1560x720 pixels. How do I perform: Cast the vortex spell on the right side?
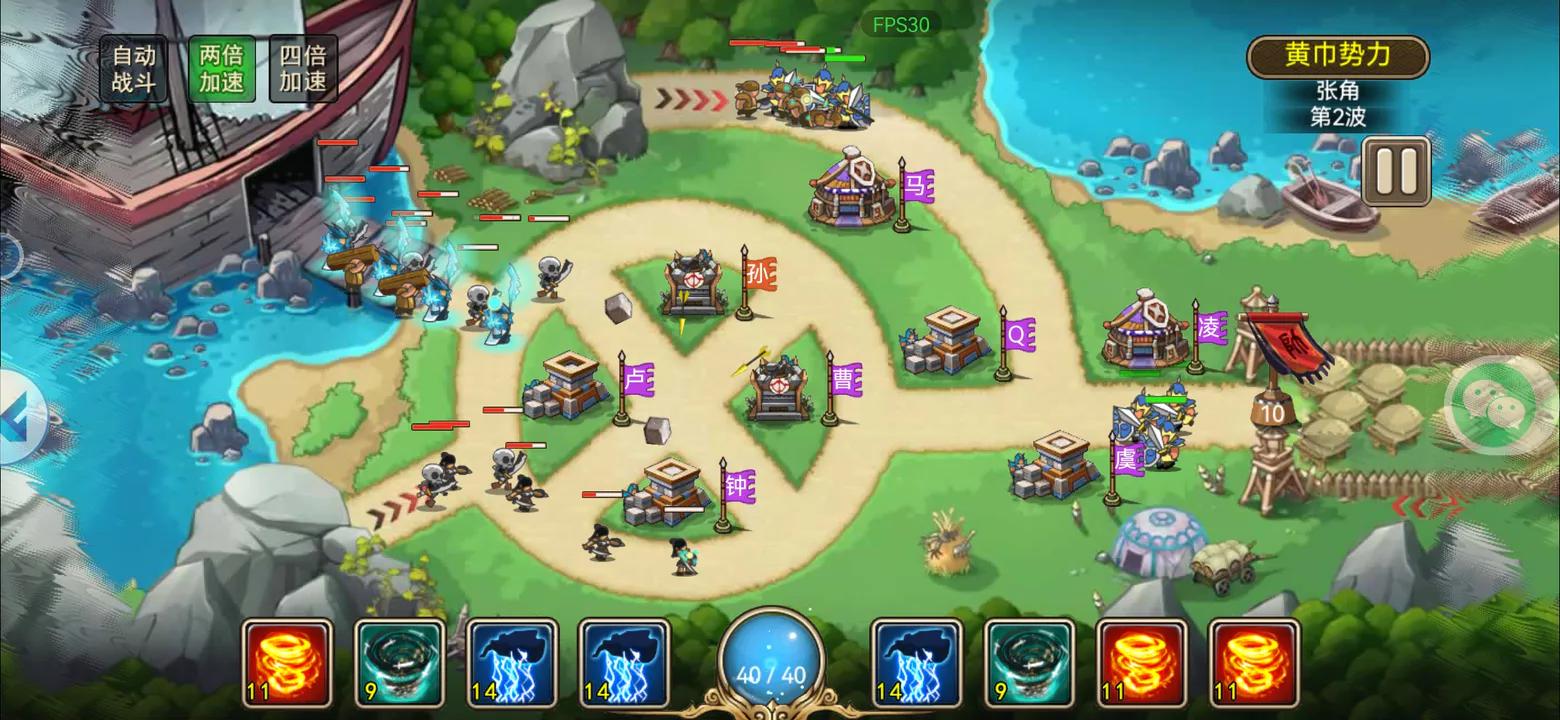(1029, 660)
